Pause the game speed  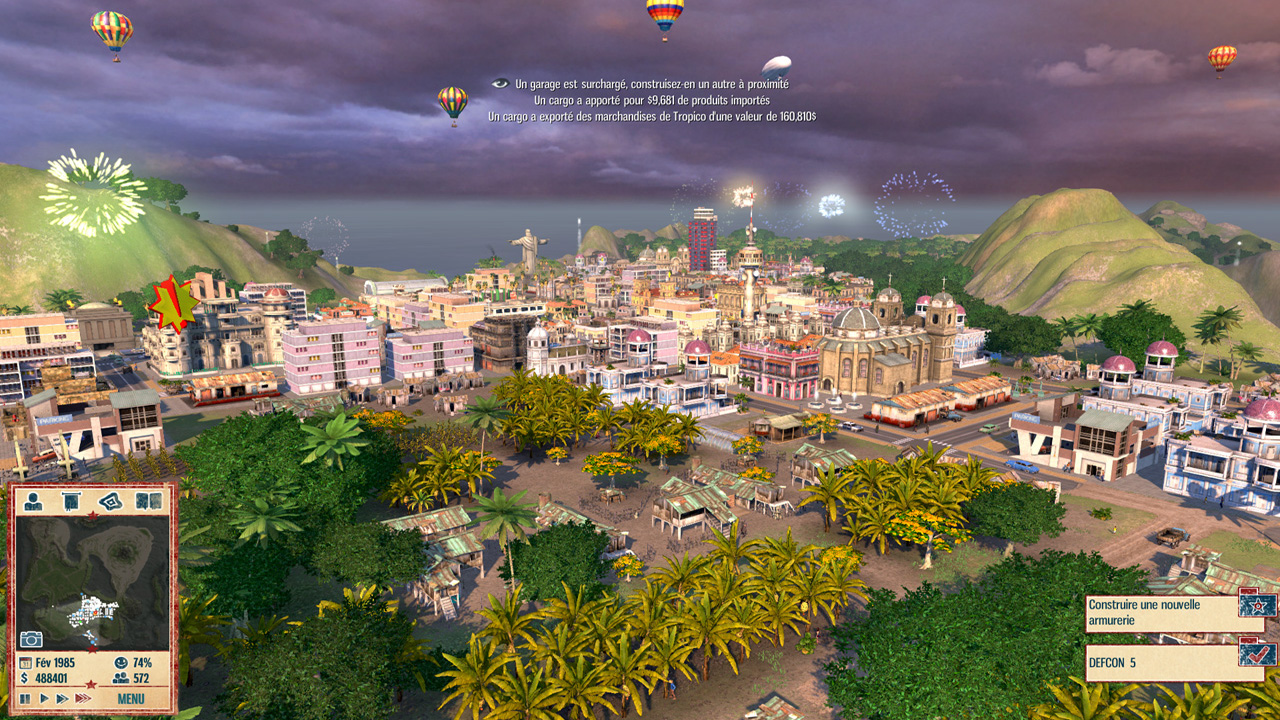click(x=25, y=698)
